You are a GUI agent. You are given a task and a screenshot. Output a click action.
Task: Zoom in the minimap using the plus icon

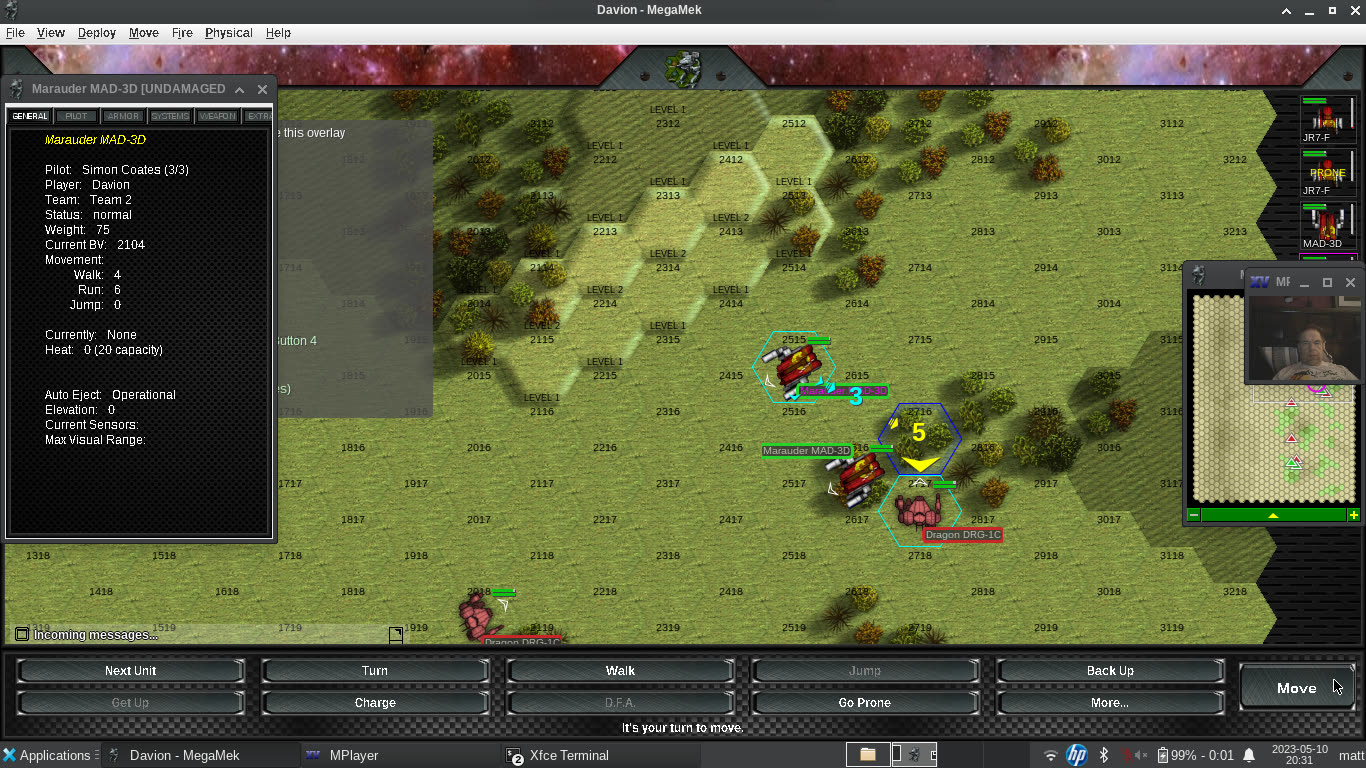click(1354, 514)
